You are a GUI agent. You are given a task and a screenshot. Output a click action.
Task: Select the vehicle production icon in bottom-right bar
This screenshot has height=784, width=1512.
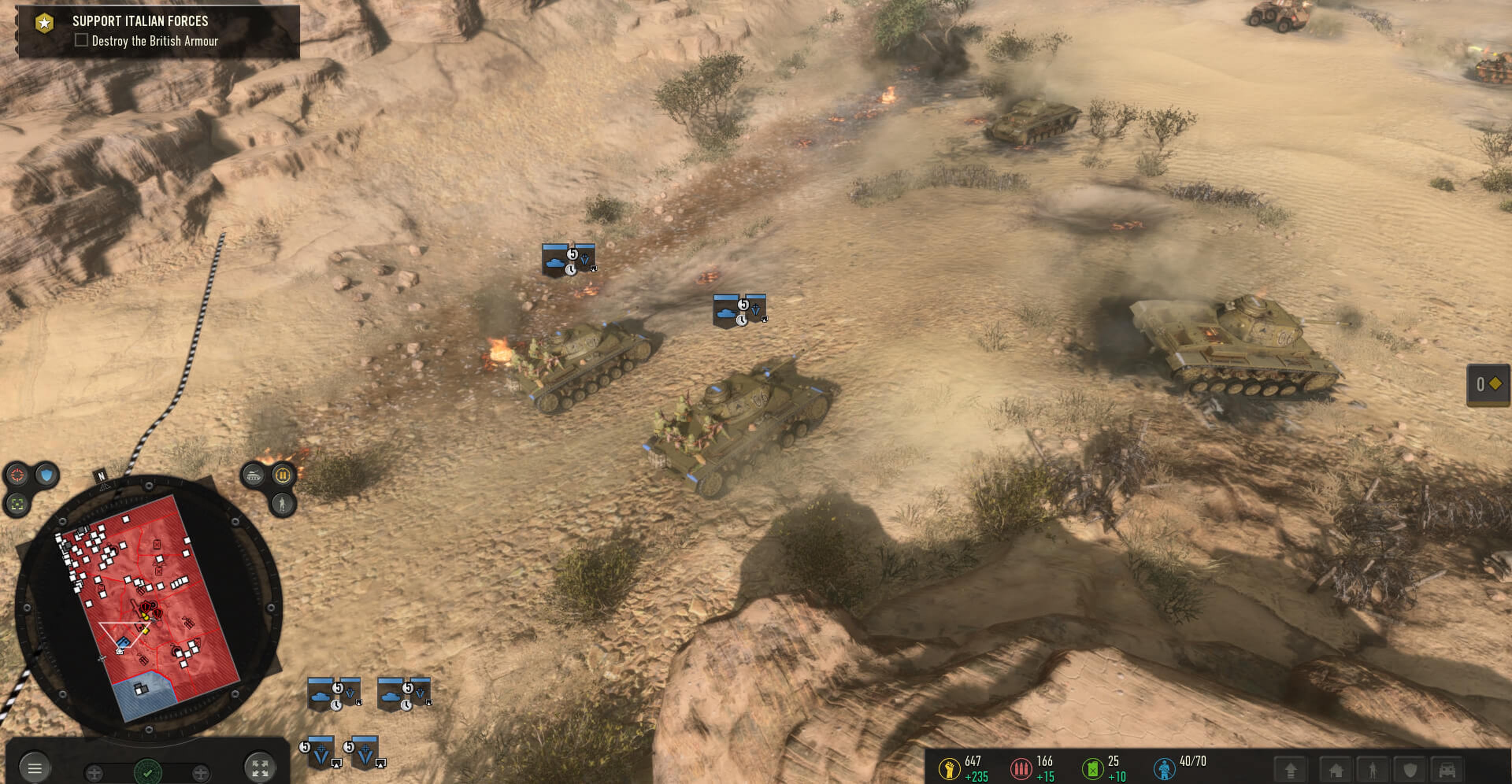(1447, 770)
